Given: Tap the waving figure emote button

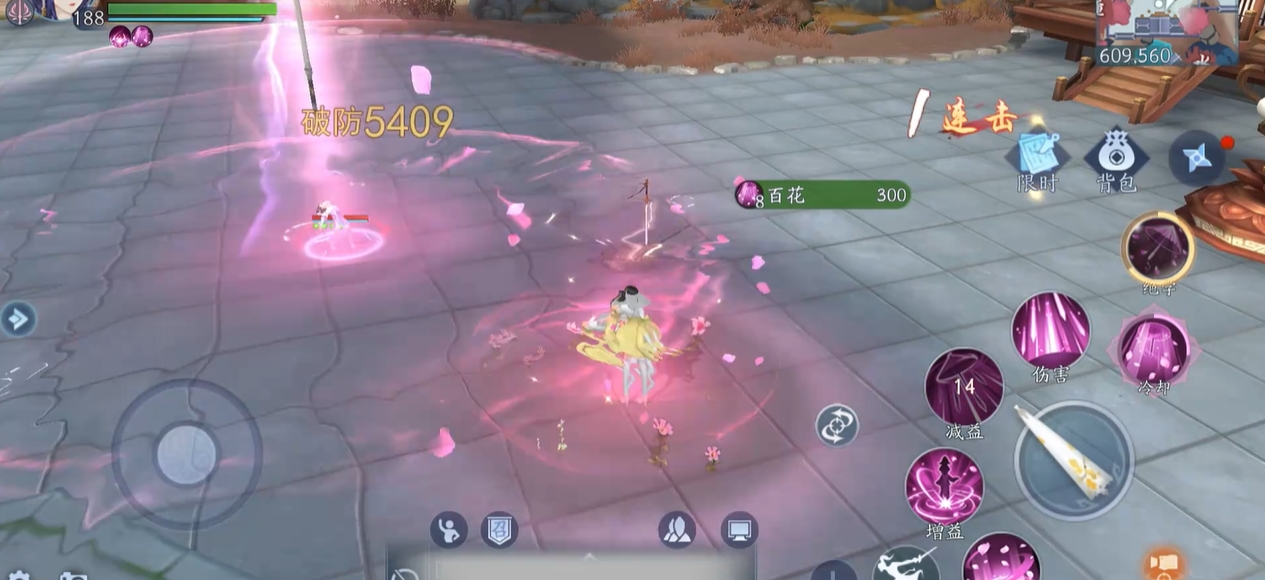Looking at the screenshot, I should tap(449, 529).
